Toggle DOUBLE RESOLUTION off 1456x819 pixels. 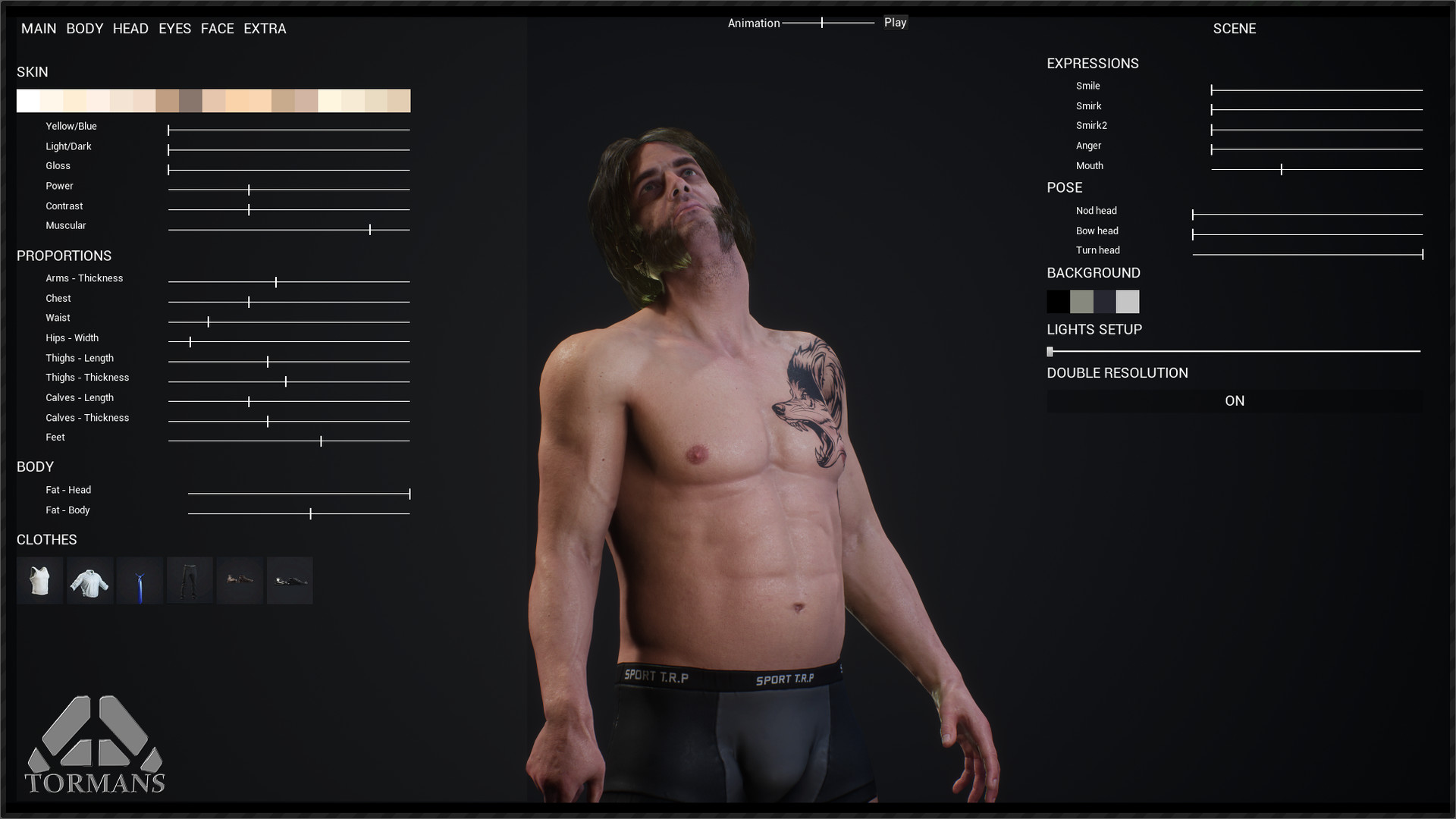1235,400
